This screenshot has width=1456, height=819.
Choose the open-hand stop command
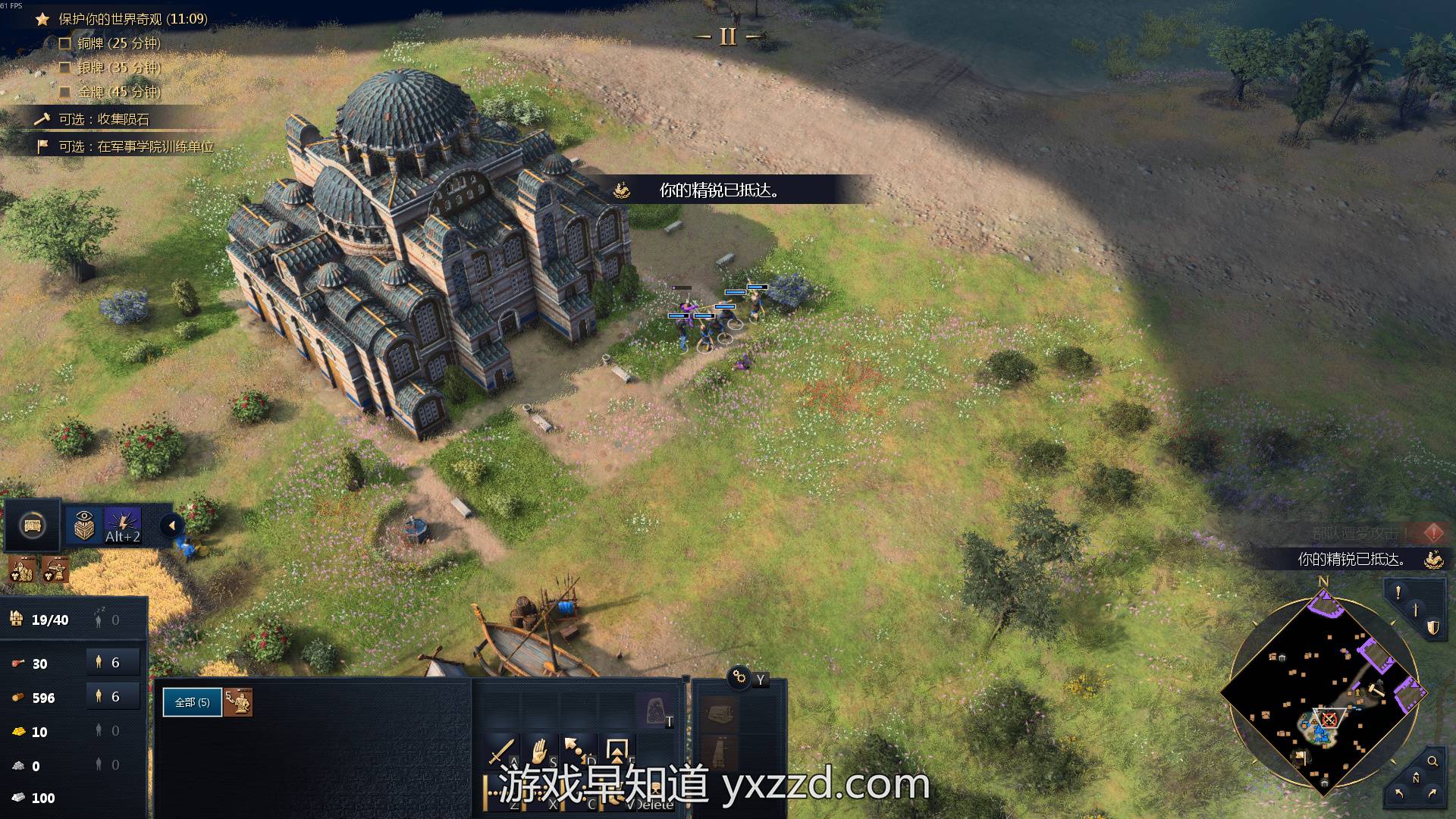click(539, 752)
